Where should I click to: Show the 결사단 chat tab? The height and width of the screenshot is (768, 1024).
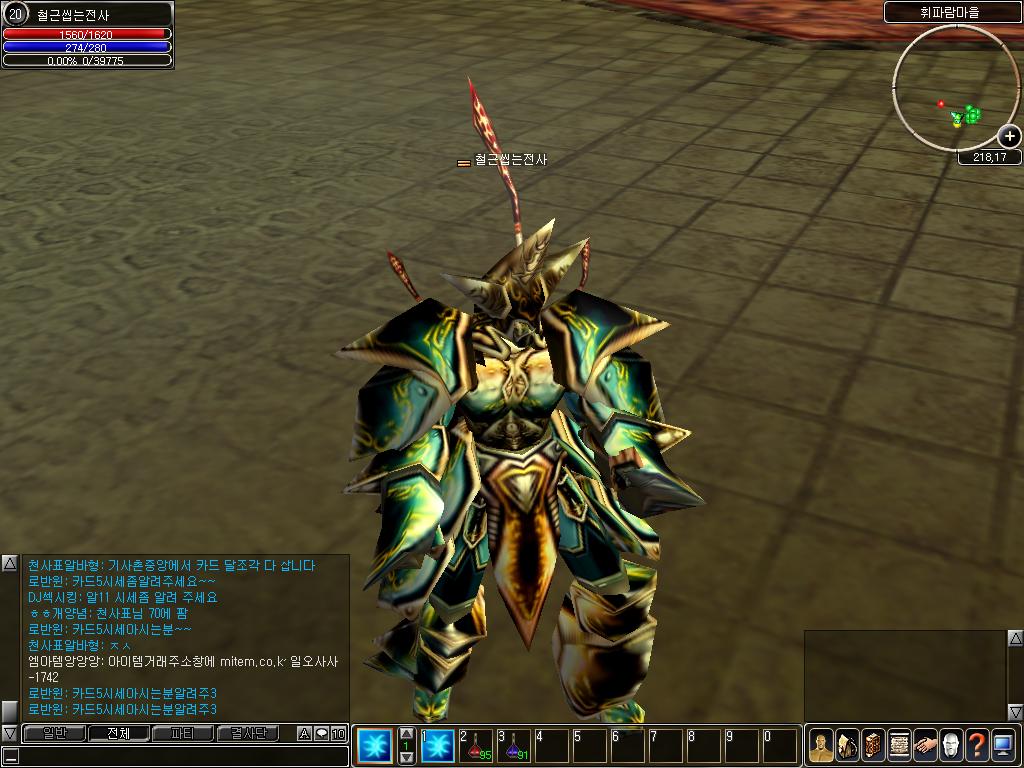click(x=248, y=733)
